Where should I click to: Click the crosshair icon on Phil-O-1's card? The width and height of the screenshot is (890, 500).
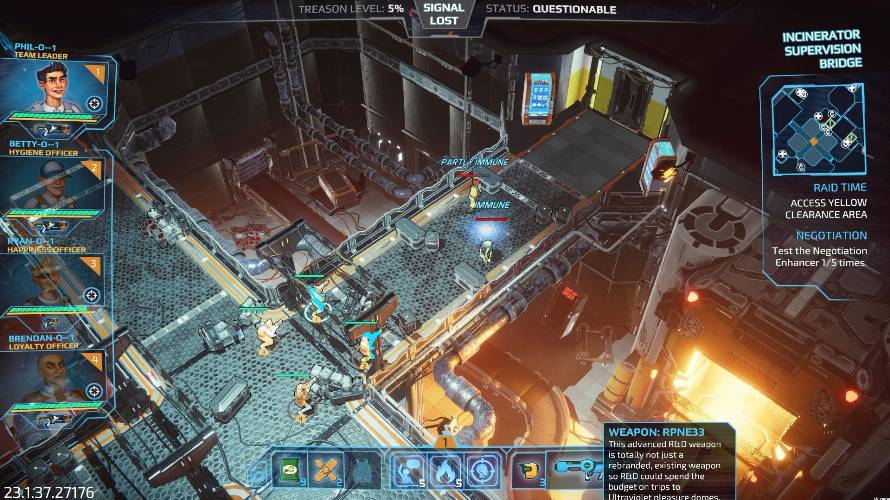click(94, 103)
